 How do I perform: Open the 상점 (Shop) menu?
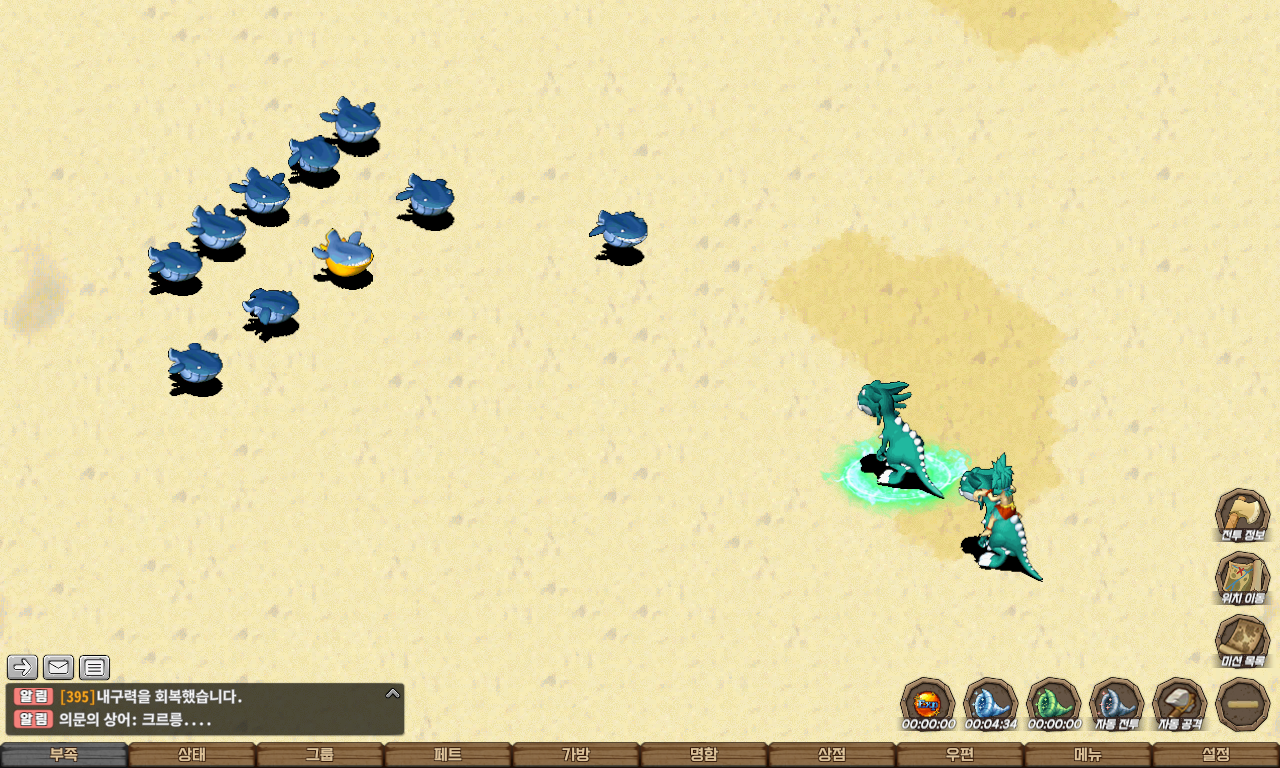tap(832, 755)
